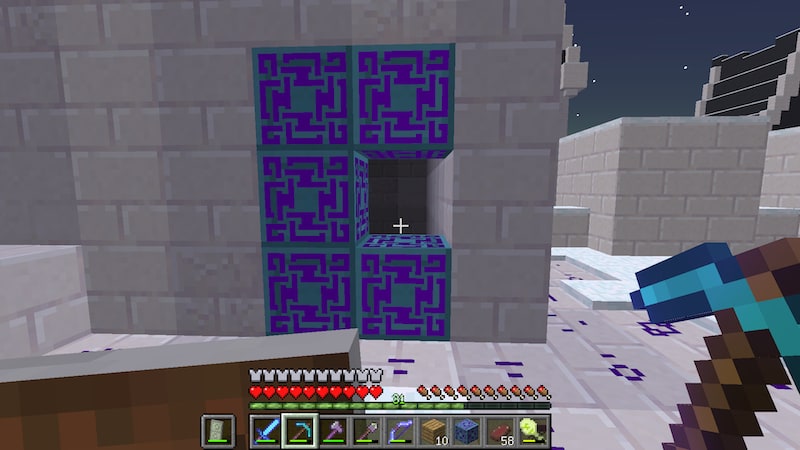Select the red food item stack of 58
The height and width of the screenshot is (450, 800).
(498, 431)
